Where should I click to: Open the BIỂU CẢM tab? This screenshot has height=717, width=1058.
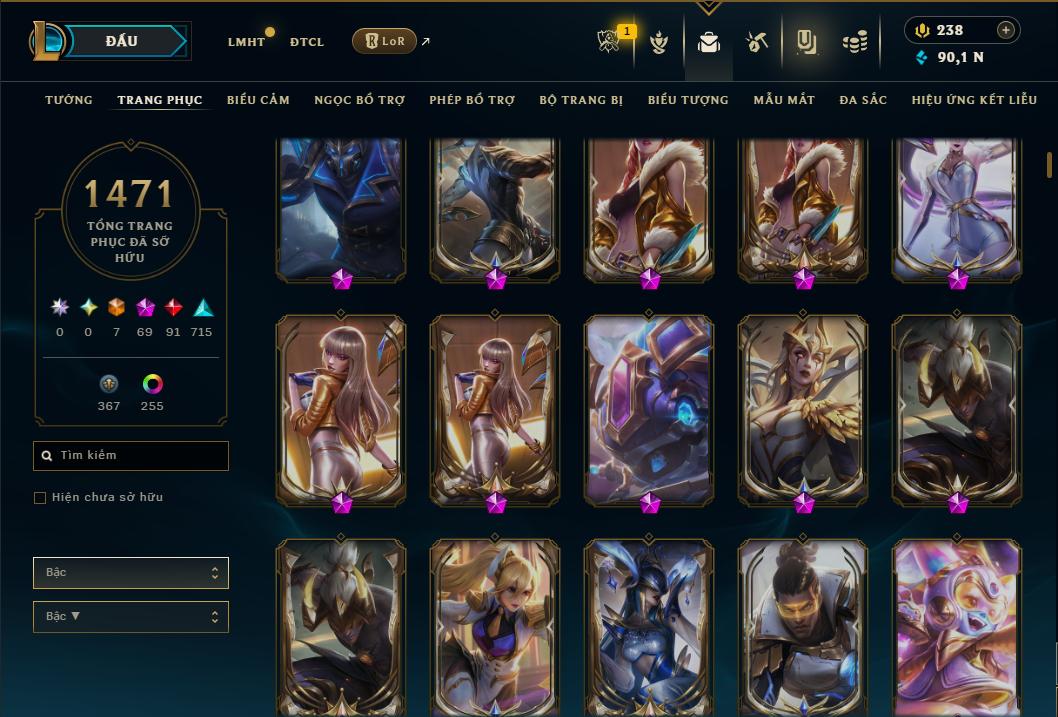(x=258, y=100)
